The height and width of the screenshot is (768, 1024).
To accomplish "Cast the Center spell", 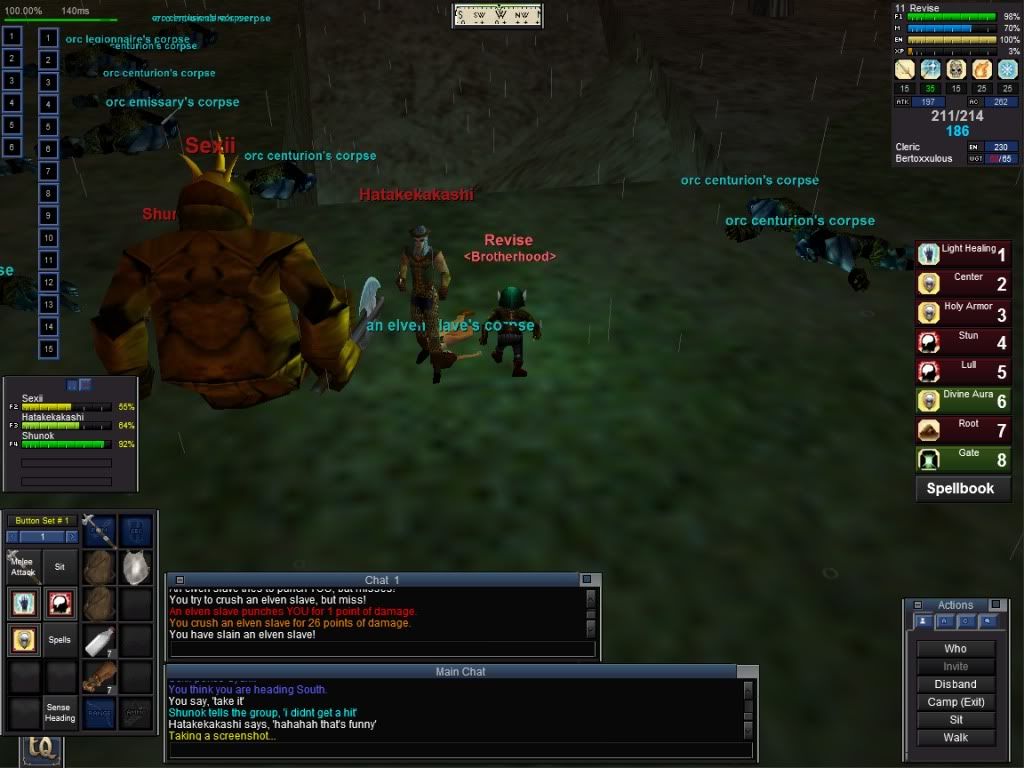I will [964, 283].
